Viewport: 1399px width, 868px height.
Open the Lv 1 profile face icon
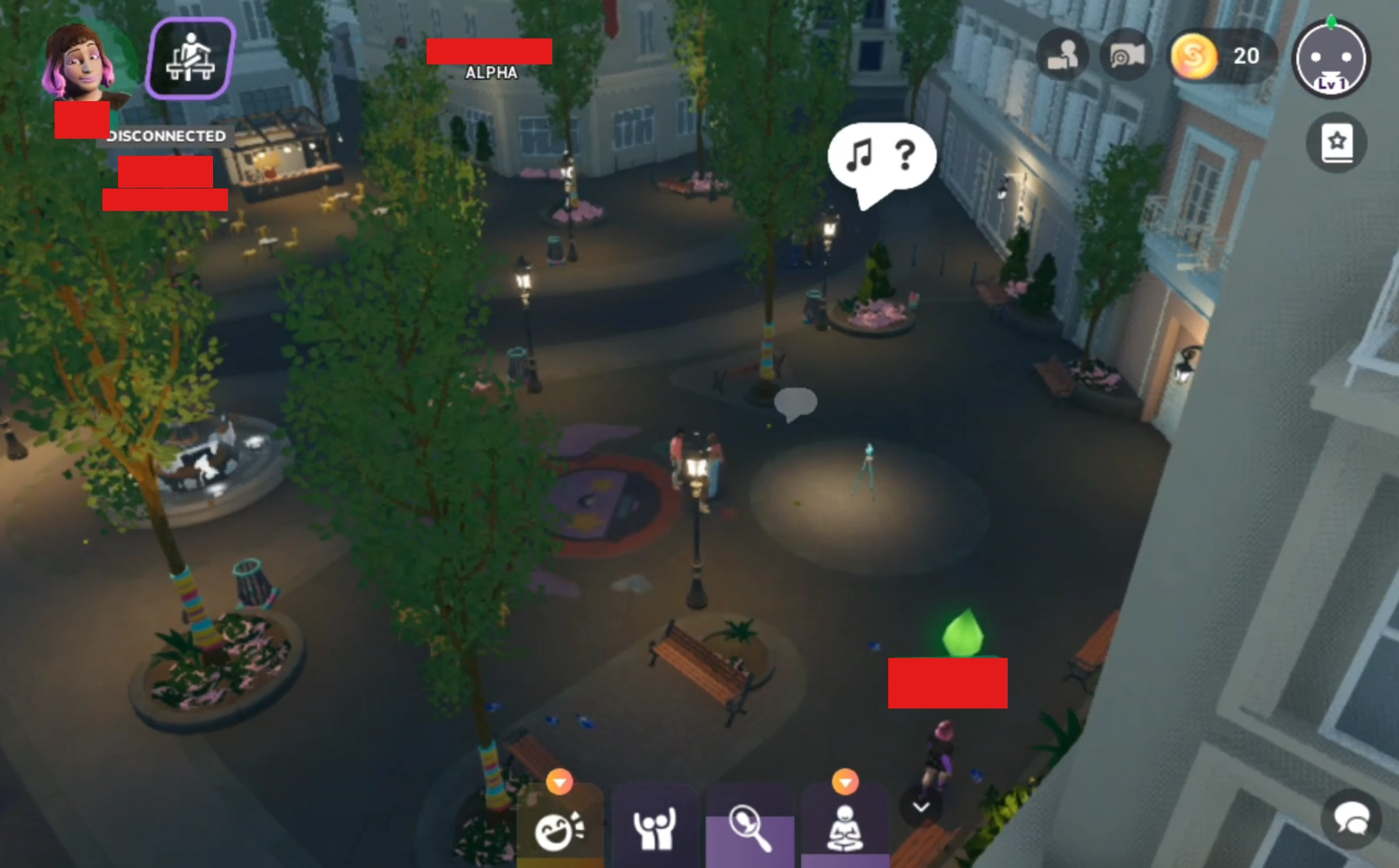[x=1330, y=60]
